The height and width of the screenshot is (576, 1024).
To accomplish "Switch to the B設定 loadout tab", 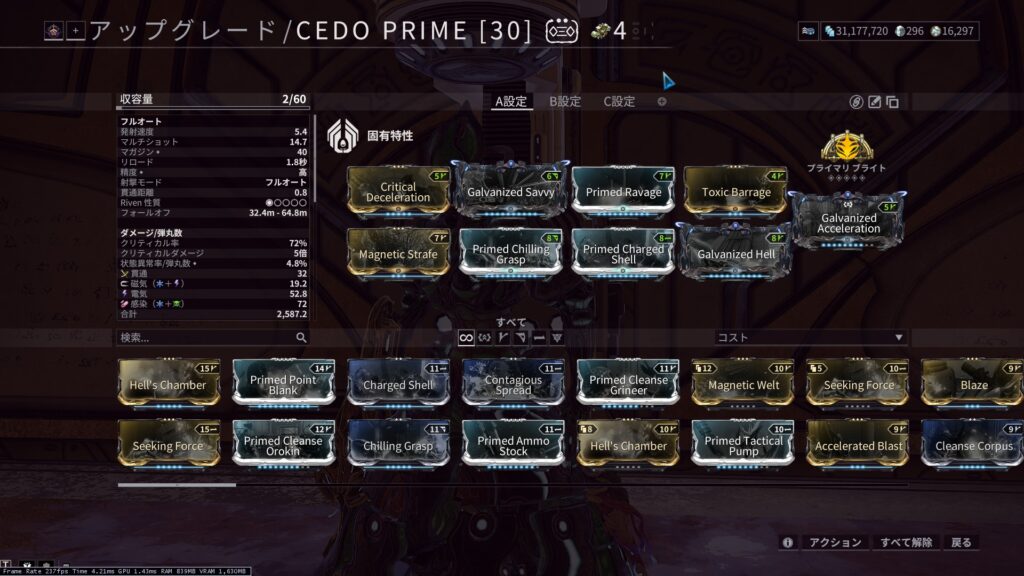I will [564, 101].
